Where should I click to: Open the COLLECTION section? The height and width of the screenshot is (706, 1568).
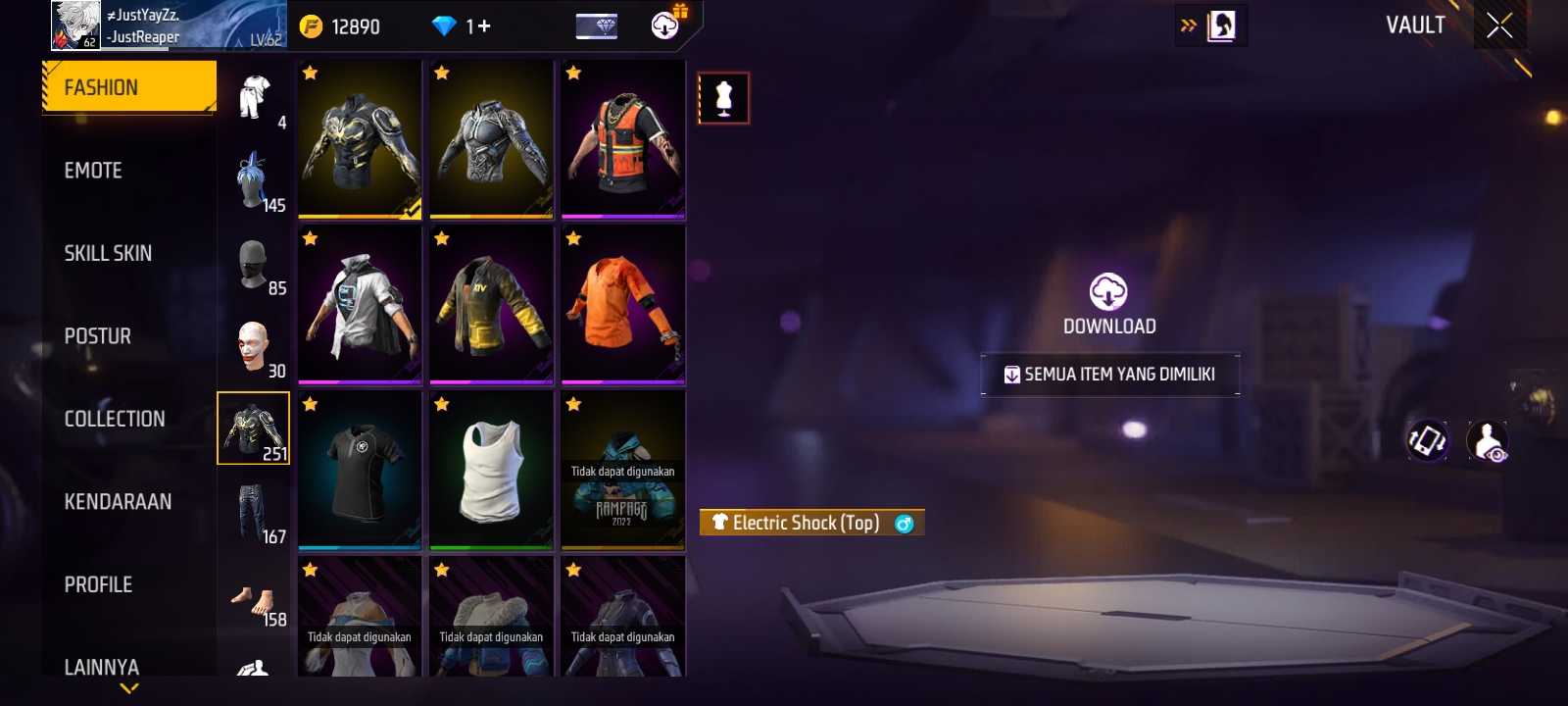click(x=115, y=419)
